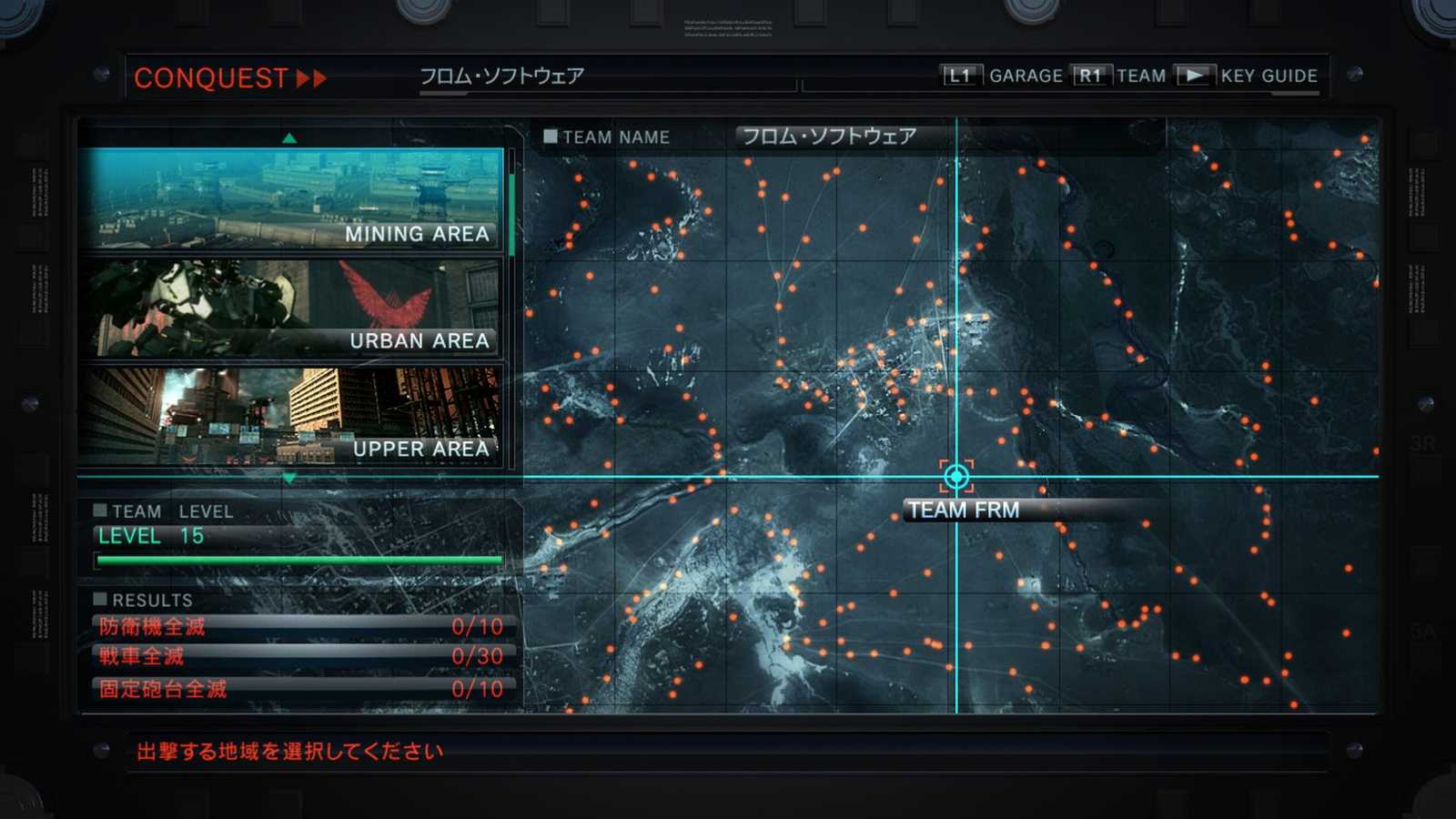
Task: Click the green down arrow below UPPER AREA
Action: pyautogui.click(x=290, y=476)
